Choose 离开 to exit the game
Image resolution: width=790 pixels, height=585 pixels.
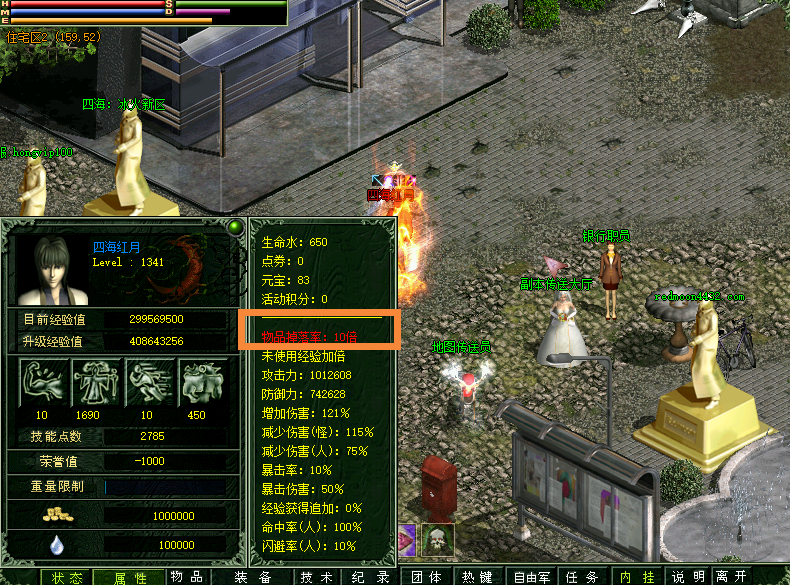[731, 577]
